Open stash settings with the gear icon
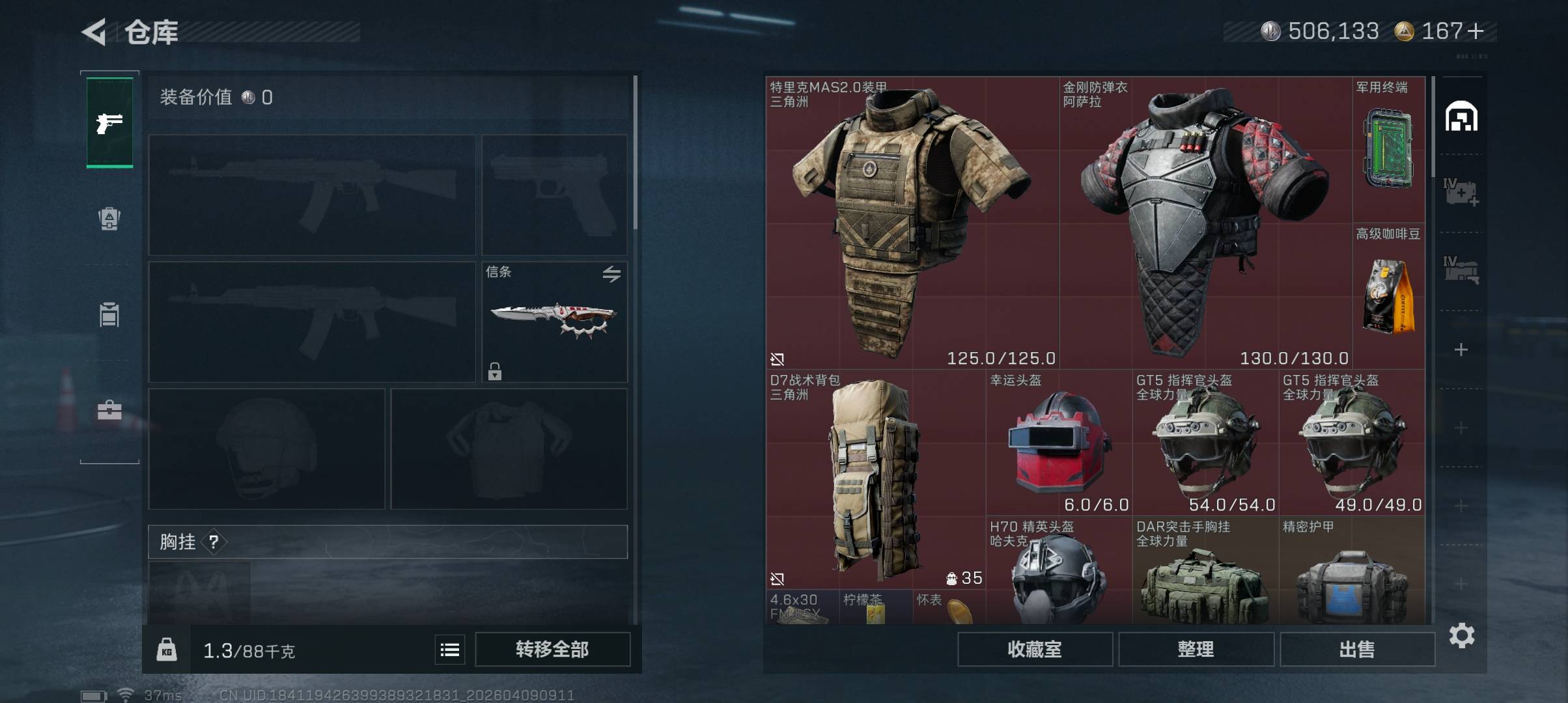Screen dimensions: 1568x703 1461,635
